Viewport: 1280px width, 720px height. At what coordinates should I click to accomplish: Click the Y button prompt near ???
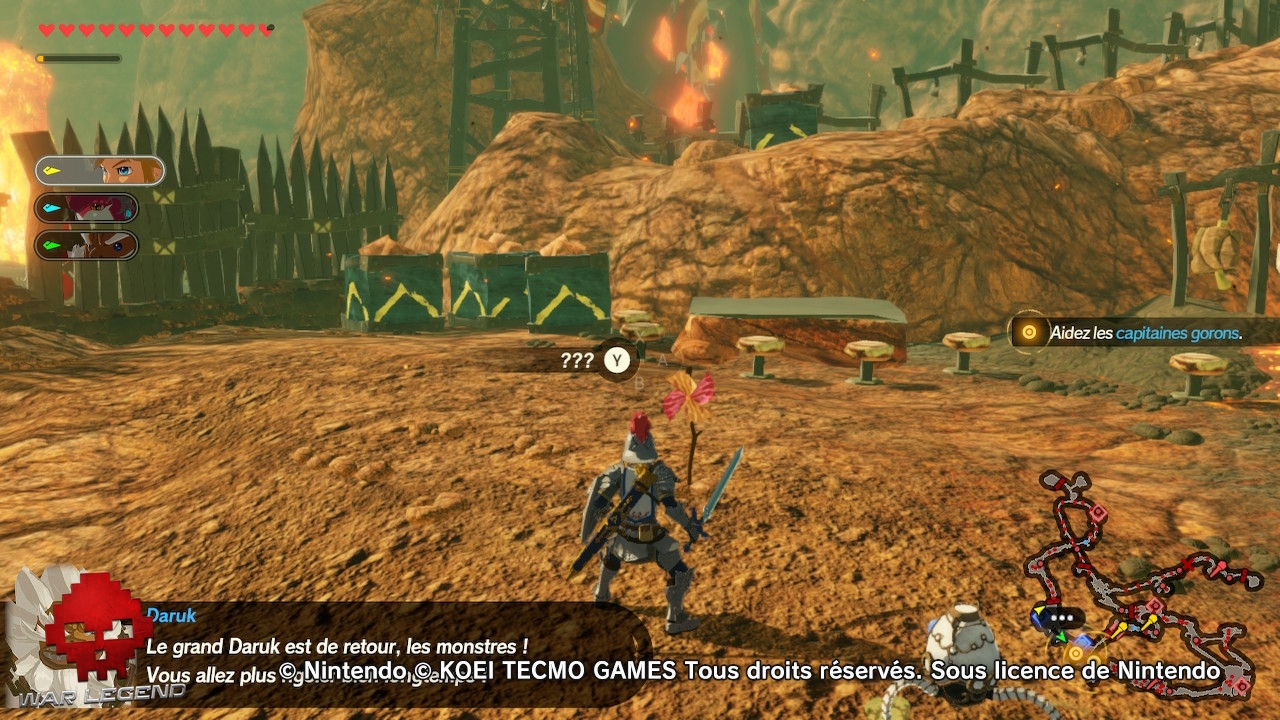tap(617, 361)
